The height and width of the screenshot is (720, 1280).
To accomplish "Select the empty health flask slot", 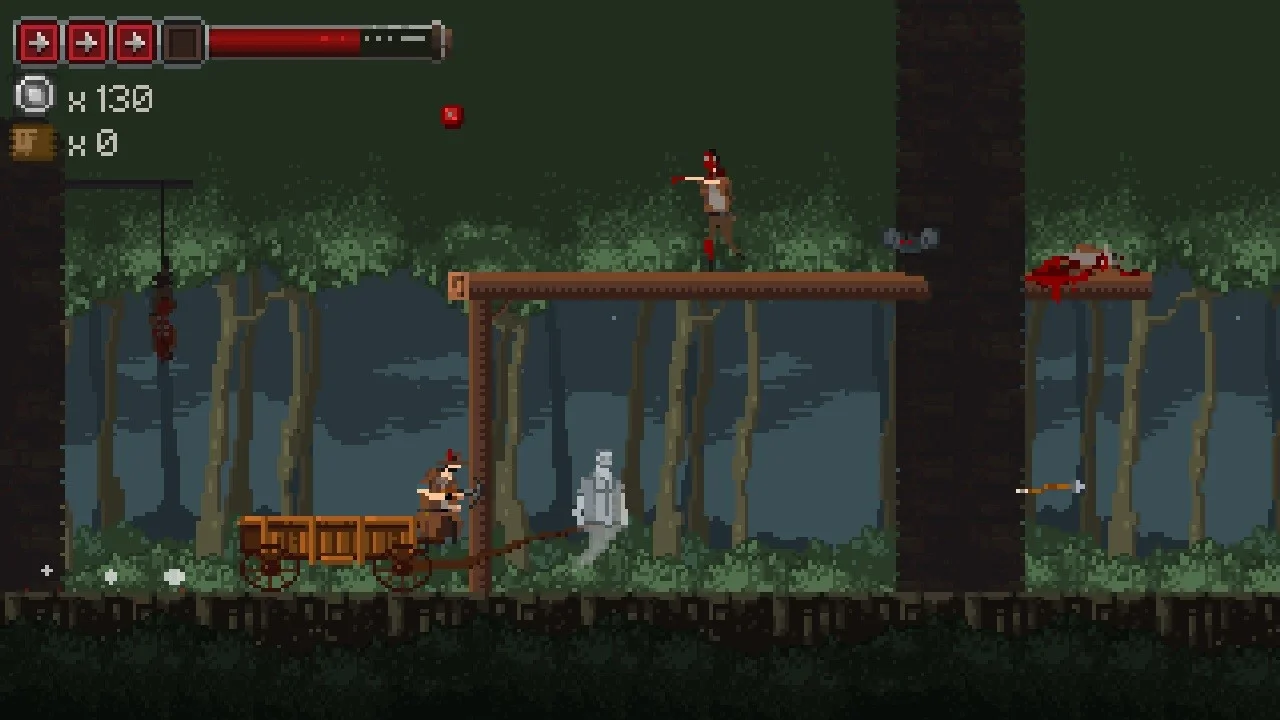I will pyautogui.click(x=183, y=42).
